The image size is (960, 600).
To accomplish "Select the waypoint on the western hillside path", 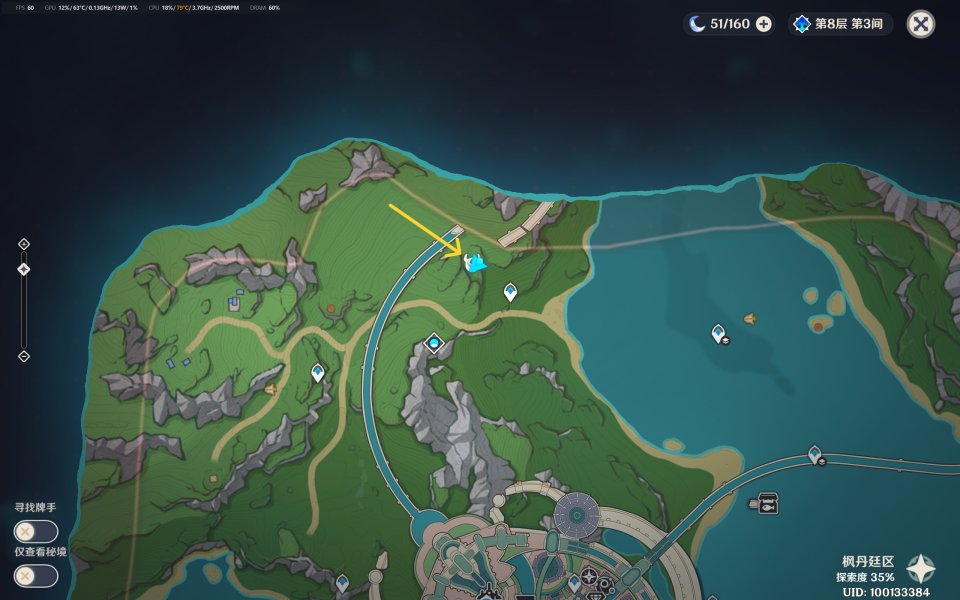I will click(318, 373).
